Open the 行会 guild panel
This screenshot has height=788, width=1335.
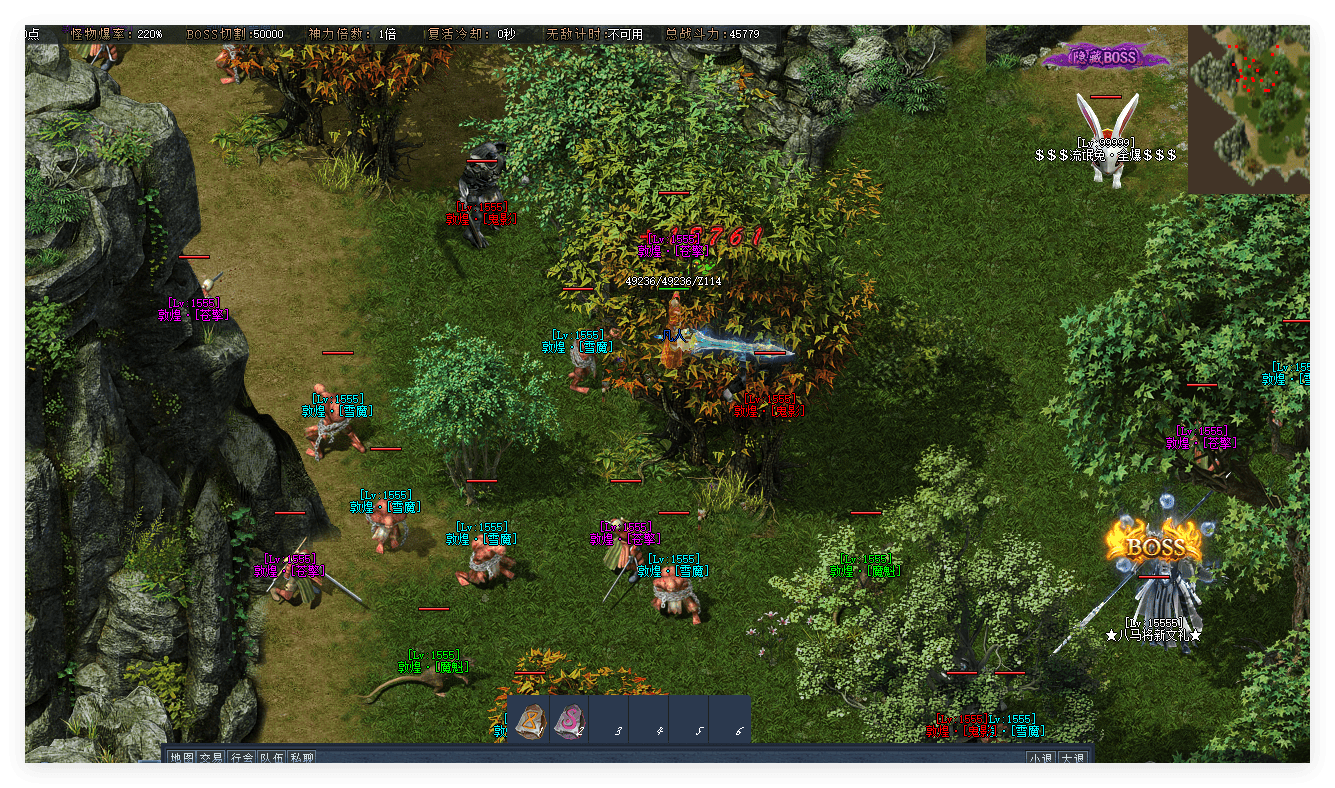click(241, 758)
